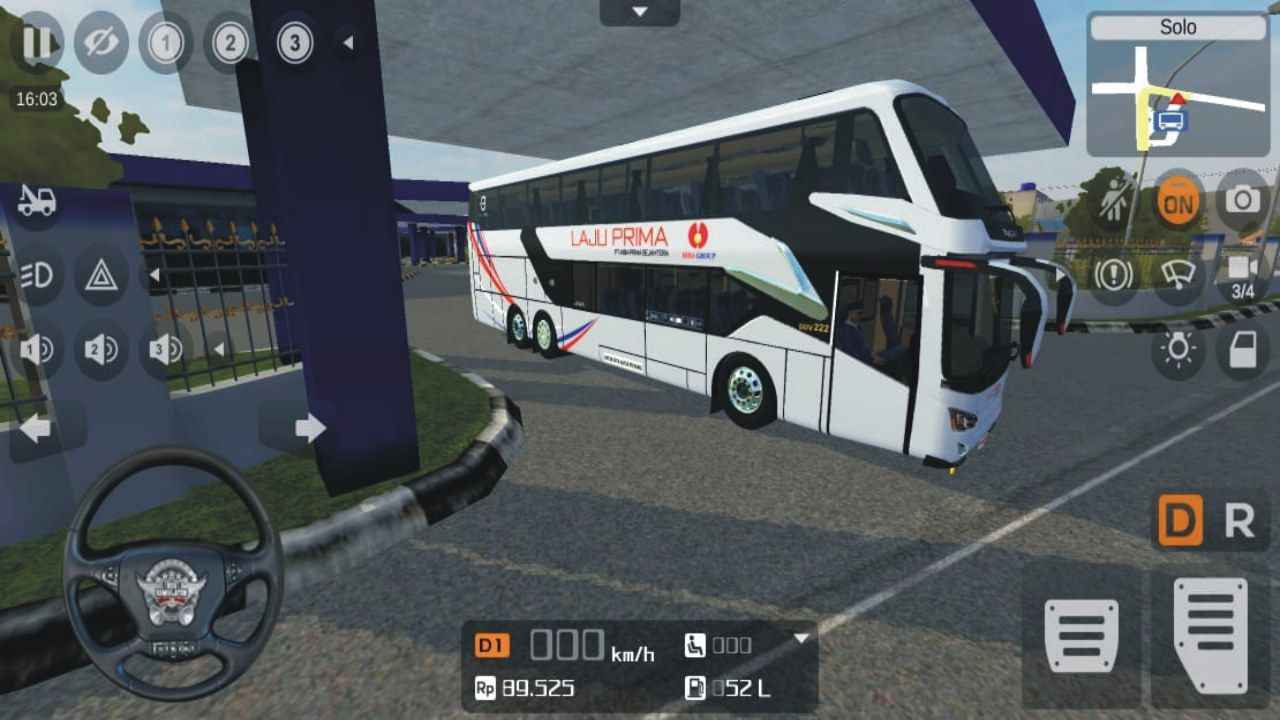Open the bus door icon
The image size is (1280, 720).
(x=1240, y=350)
